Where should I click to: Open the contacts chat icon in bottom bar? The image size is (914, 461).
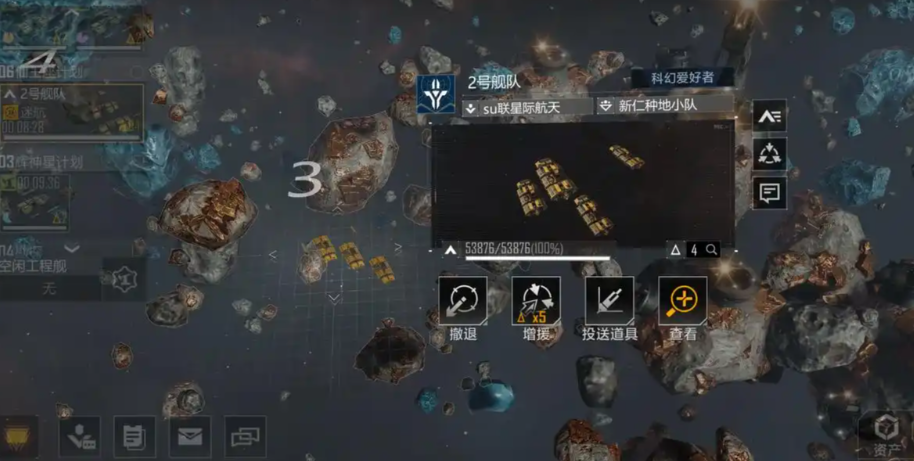(79, 436)
